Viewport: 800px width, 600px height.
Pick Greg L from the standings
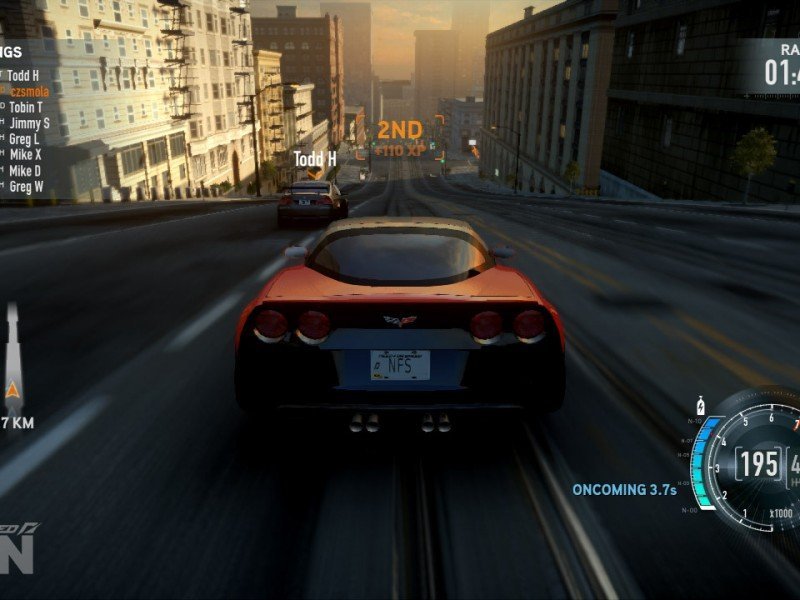(24, 139)
